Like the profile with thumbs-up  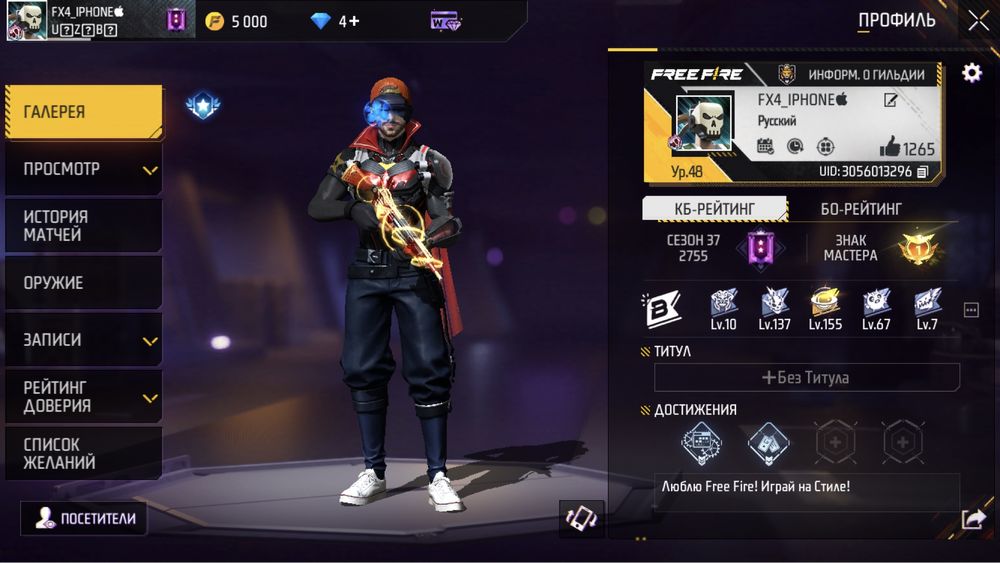890,147
